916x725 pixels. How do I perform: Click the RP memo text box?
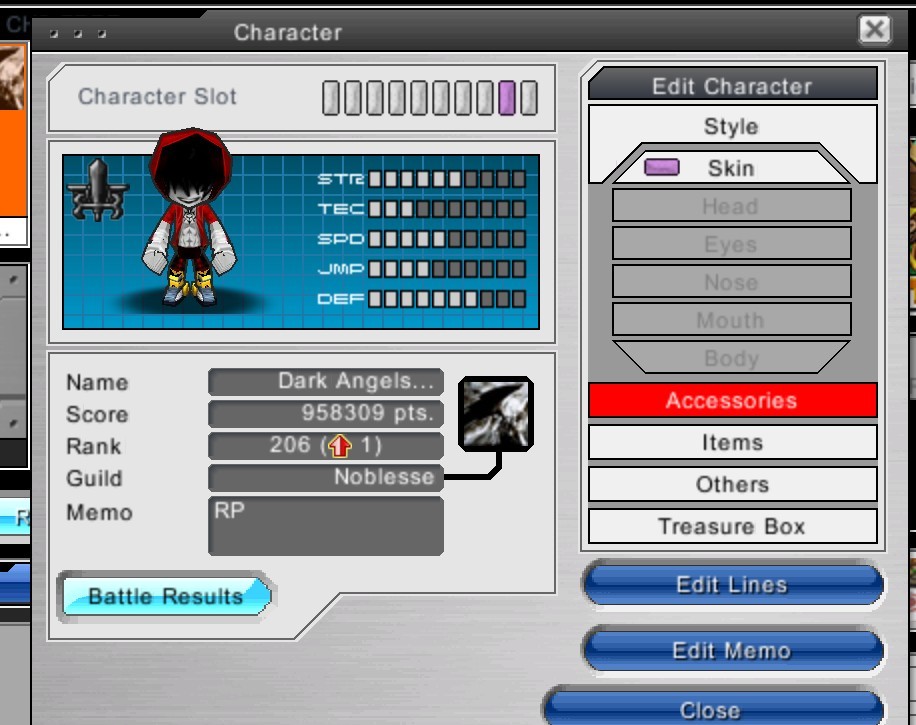[325, 525]
